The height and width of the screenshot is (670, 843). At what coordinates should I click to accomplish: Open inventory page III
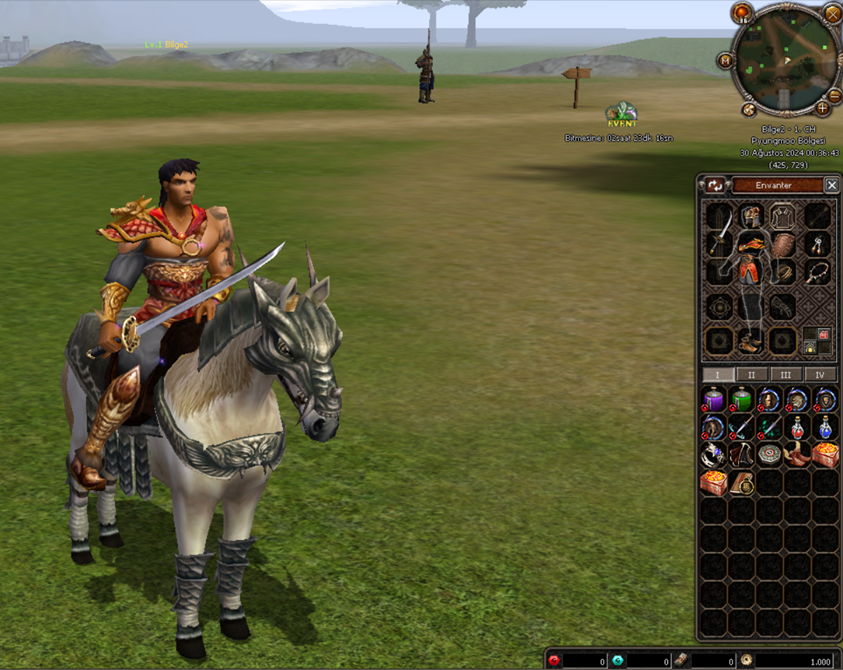click(786, 375)
